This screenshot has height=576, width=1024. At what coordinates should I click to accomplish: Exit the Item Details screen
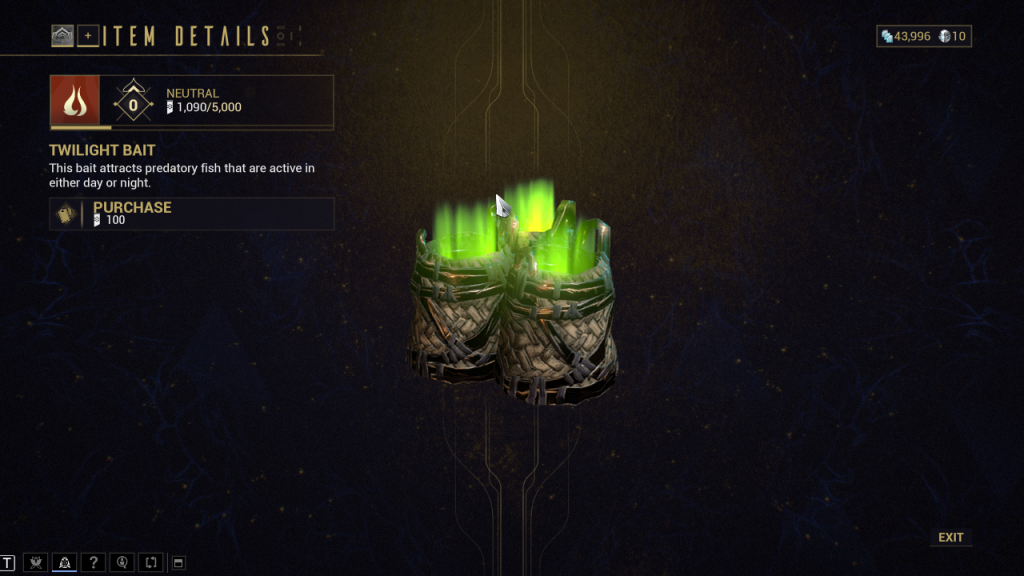pos(950,538)
